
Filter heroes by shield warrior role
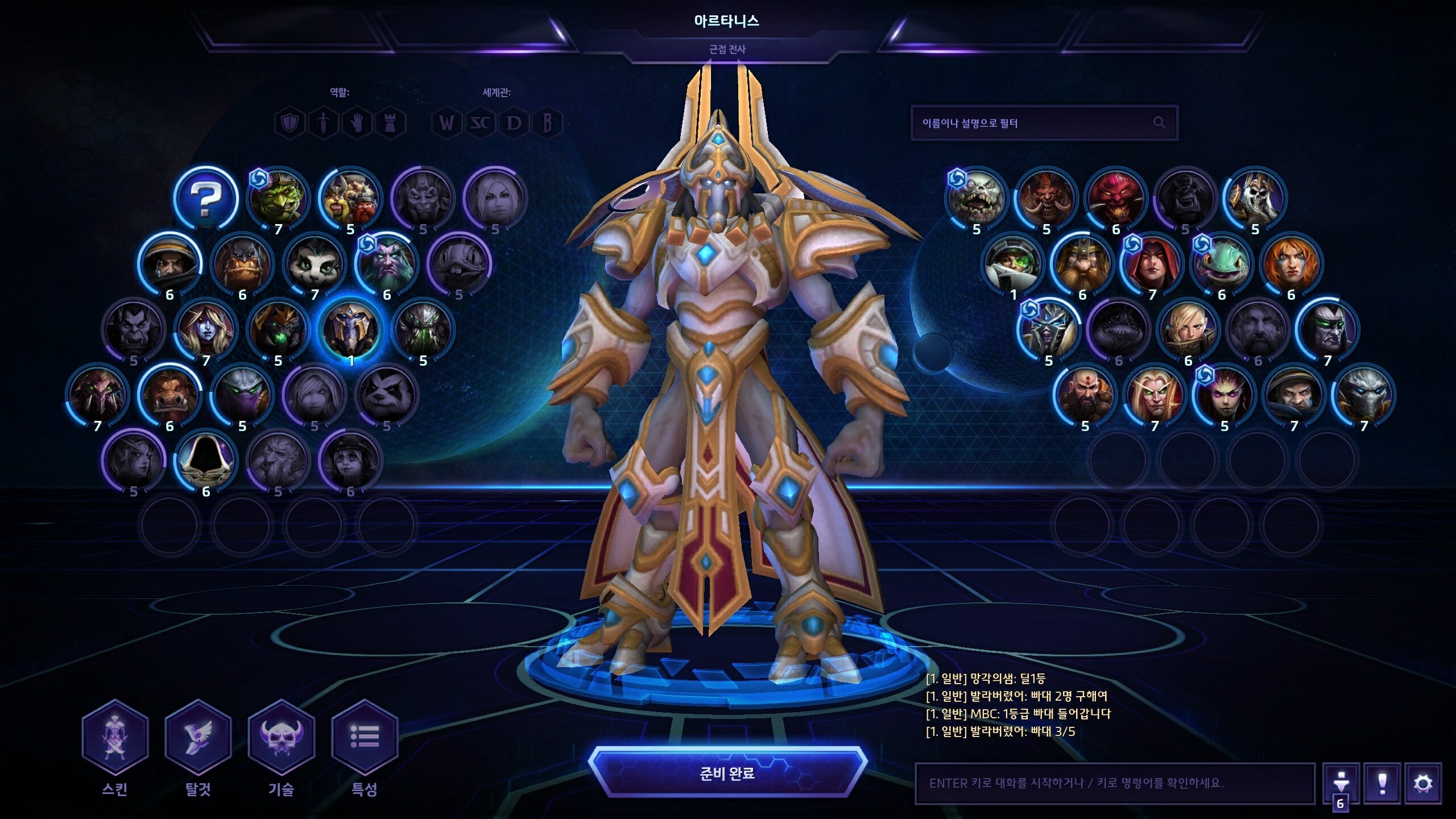point(289,123)
